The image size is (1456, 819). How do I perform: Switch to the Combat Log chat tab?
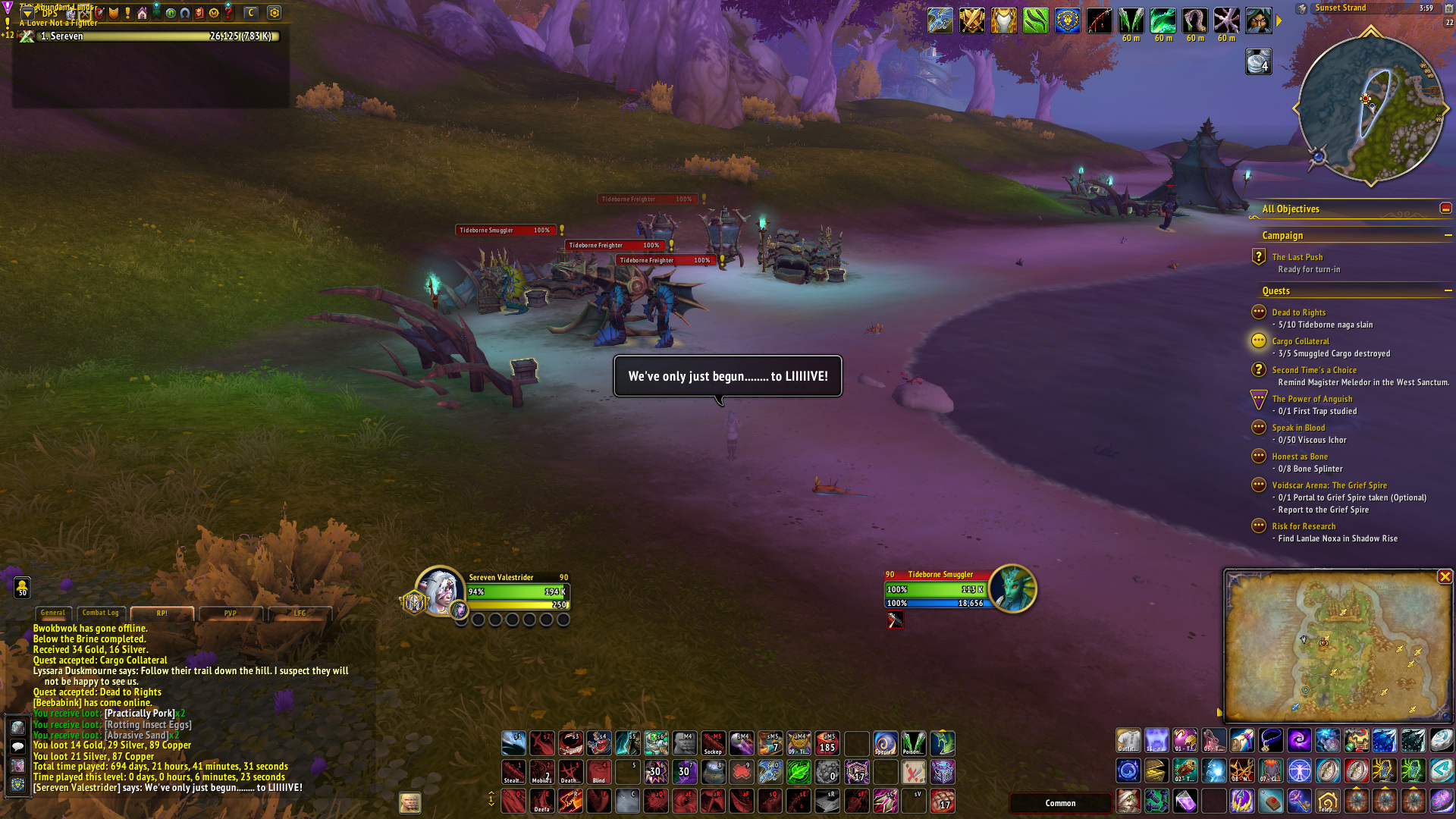pyautogui.click(x=100, y=613)
